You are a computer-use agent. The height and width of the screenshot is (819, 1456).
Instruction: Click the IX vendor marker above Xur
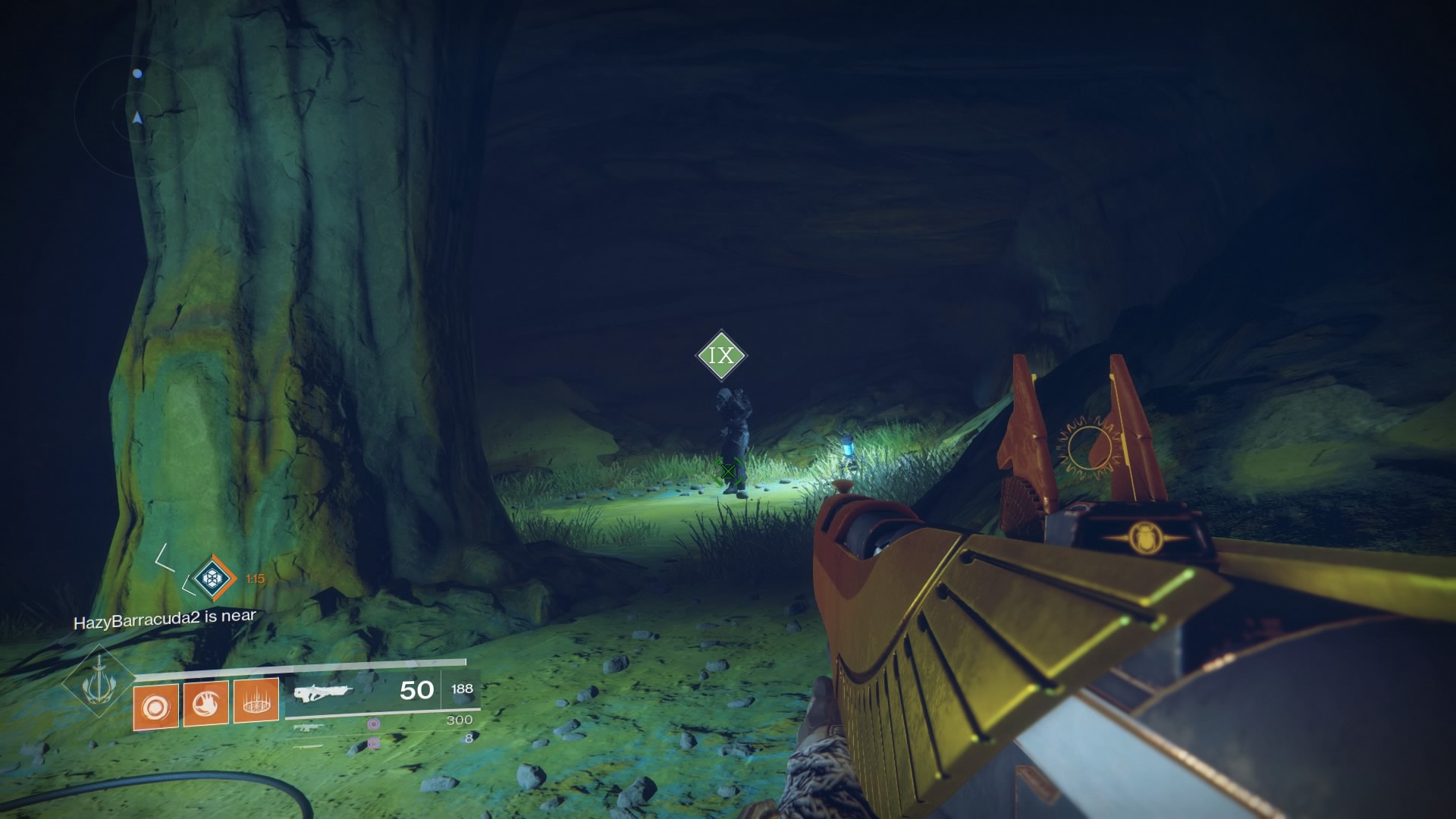(x=722, y=354)
